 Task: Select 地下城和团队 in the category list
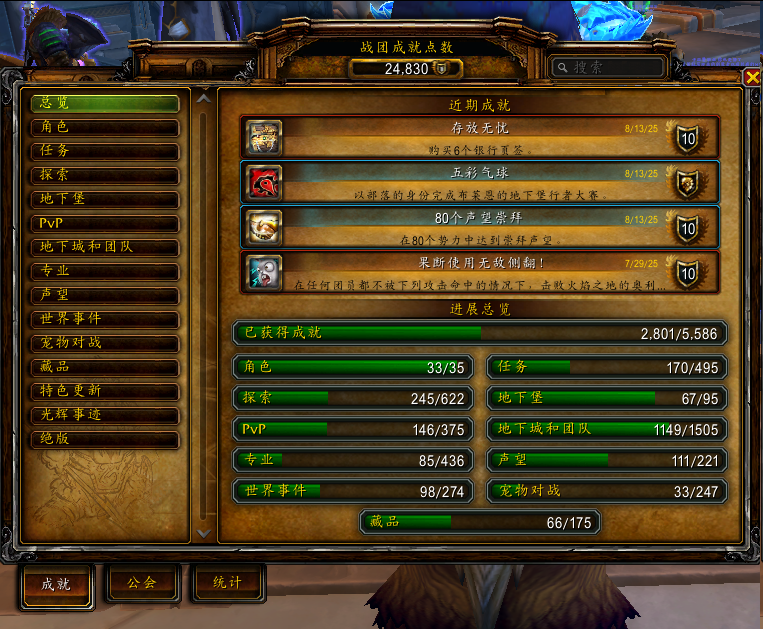pos(104,247)
